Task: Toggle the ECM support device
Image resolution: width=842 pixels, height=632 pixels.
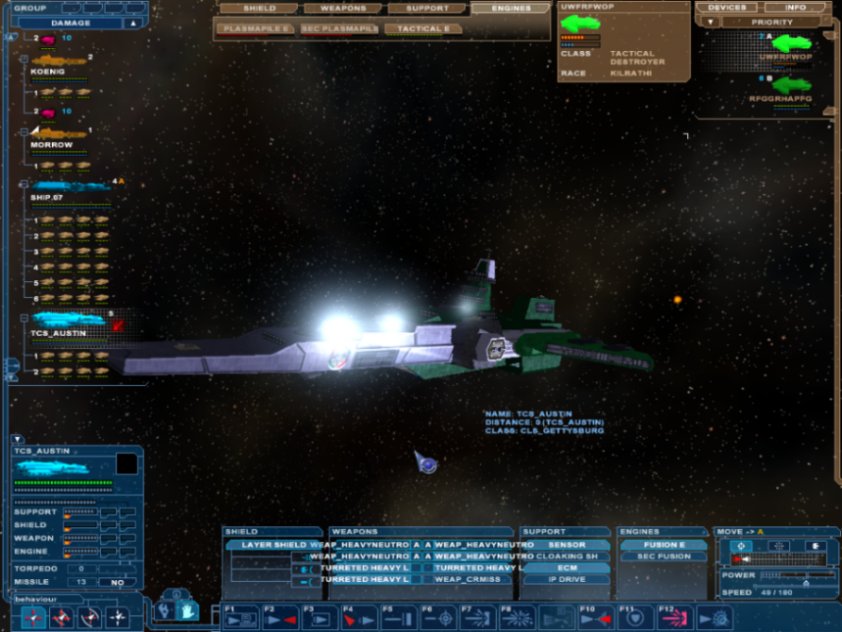Action: (566, 568)
